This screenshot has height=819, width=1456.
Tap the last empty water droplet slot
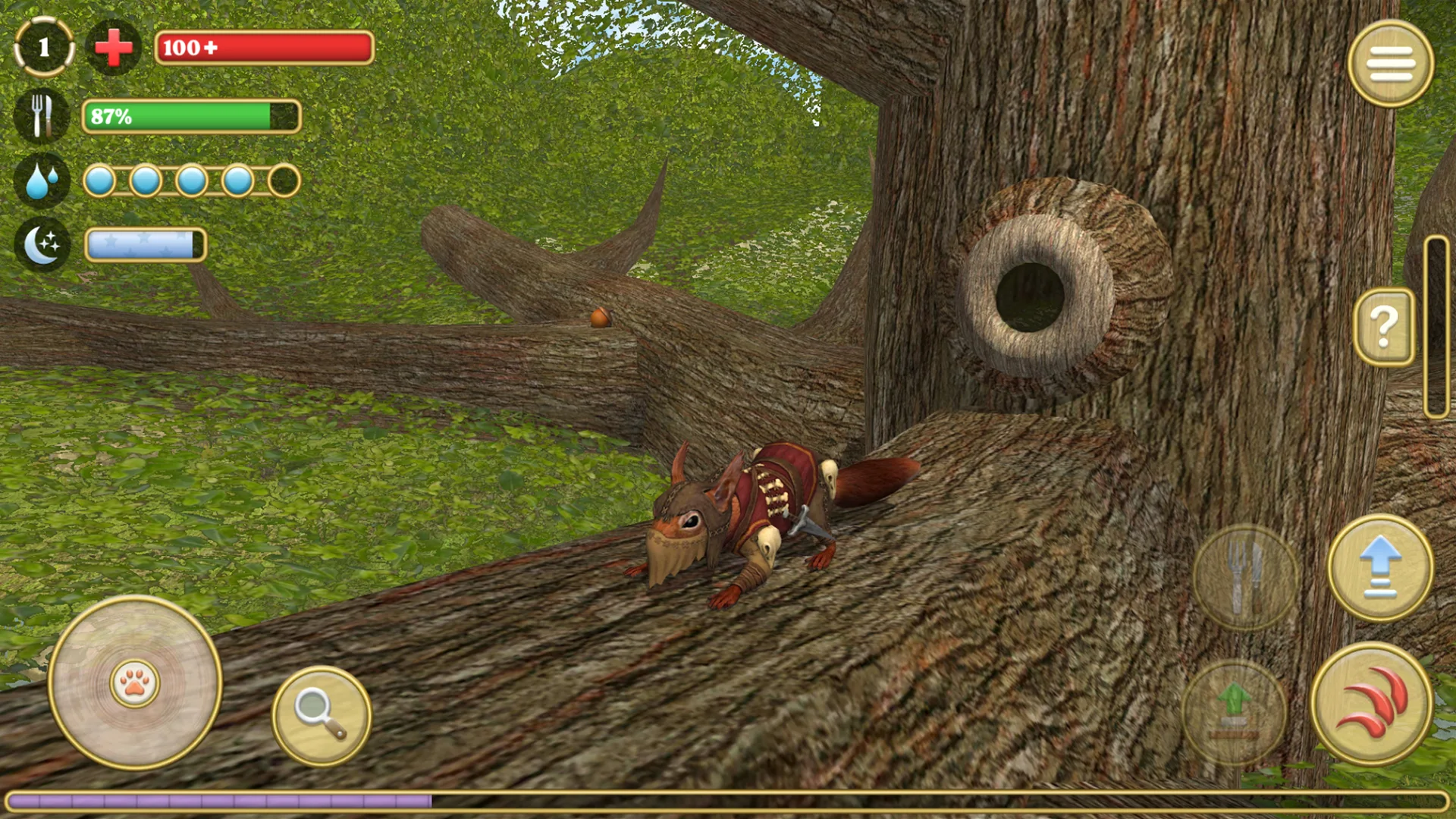pos(283,180)
